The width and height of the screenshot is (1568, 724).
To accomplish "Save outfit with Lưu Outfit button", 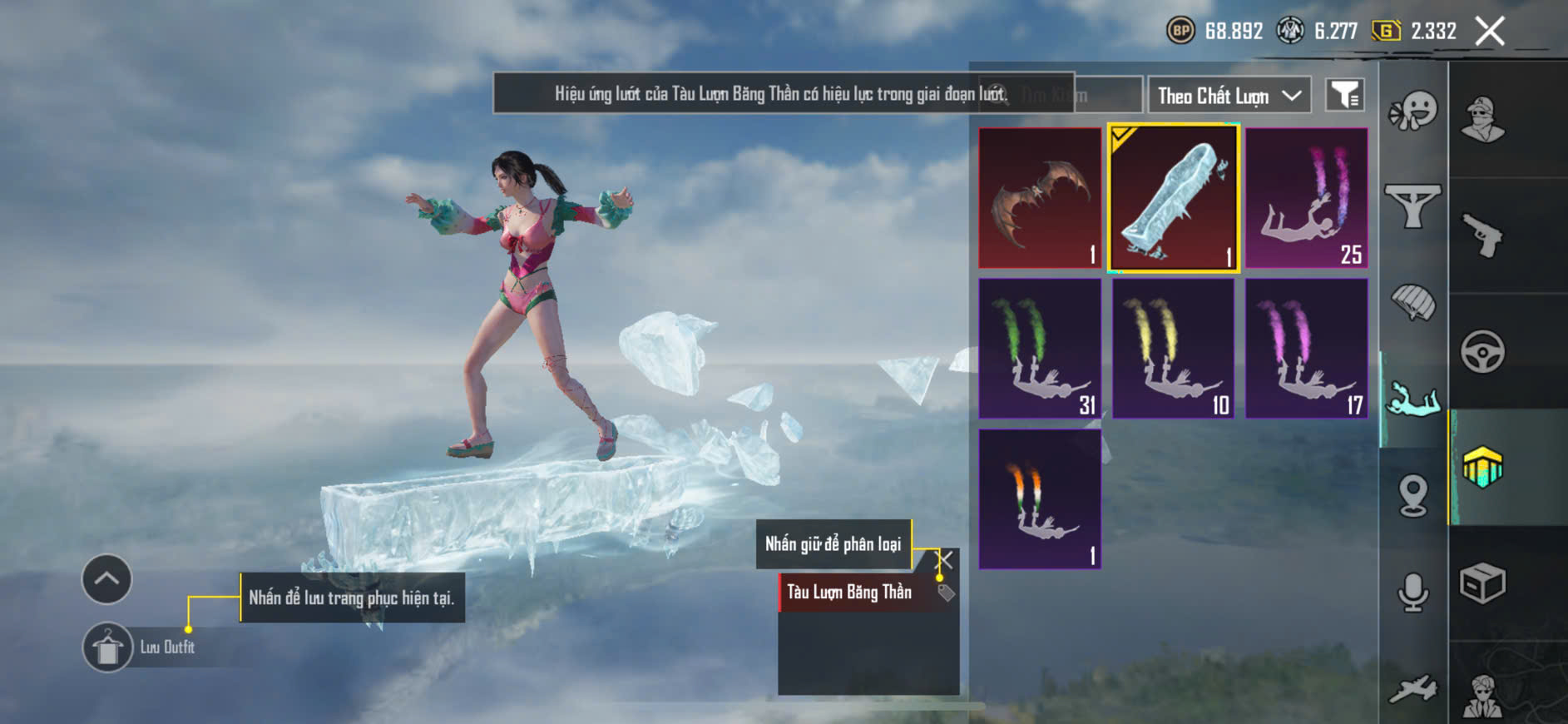I will click(108, 647).
